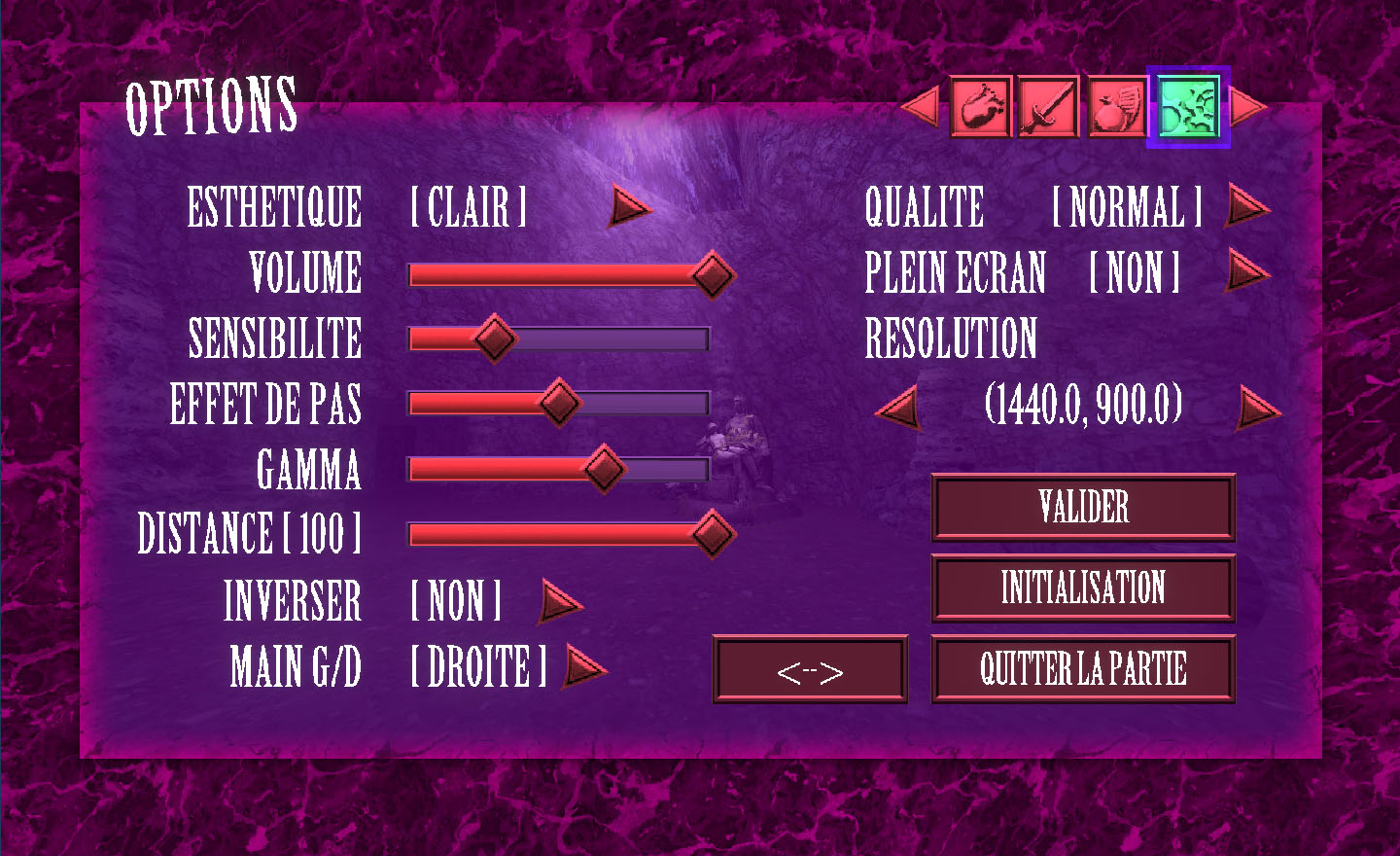Change ESTHETIQUE with its arrow
This screenshot has width=1400, height=856.
(629, 207)
